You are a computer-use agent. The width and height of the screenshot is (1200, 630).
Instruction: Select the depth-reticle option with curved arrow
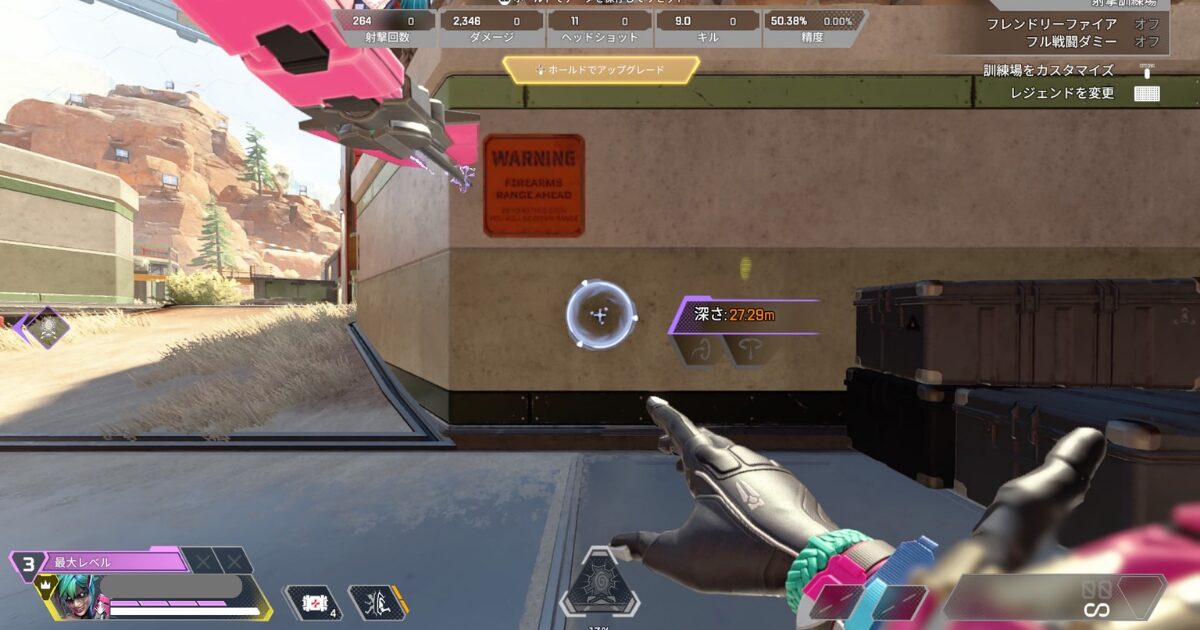(x=701, y=350)
